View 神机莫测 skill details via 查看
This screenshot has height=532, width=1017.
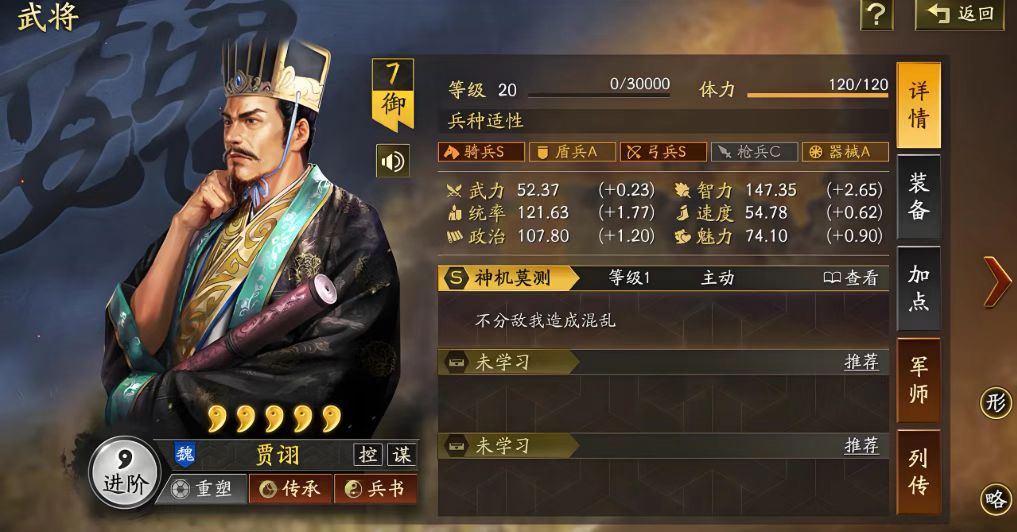pyautogui.click(x=851, y=278)
